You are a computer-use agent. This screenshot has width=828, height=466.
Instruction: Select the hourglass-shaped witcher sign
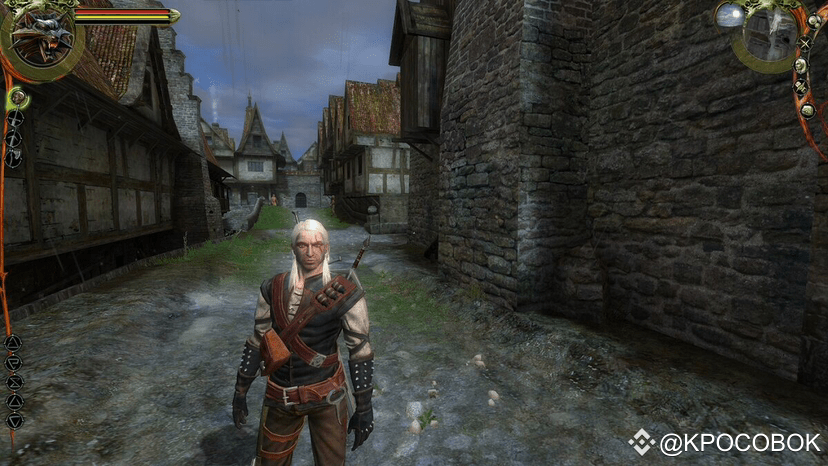pos(14,381)
